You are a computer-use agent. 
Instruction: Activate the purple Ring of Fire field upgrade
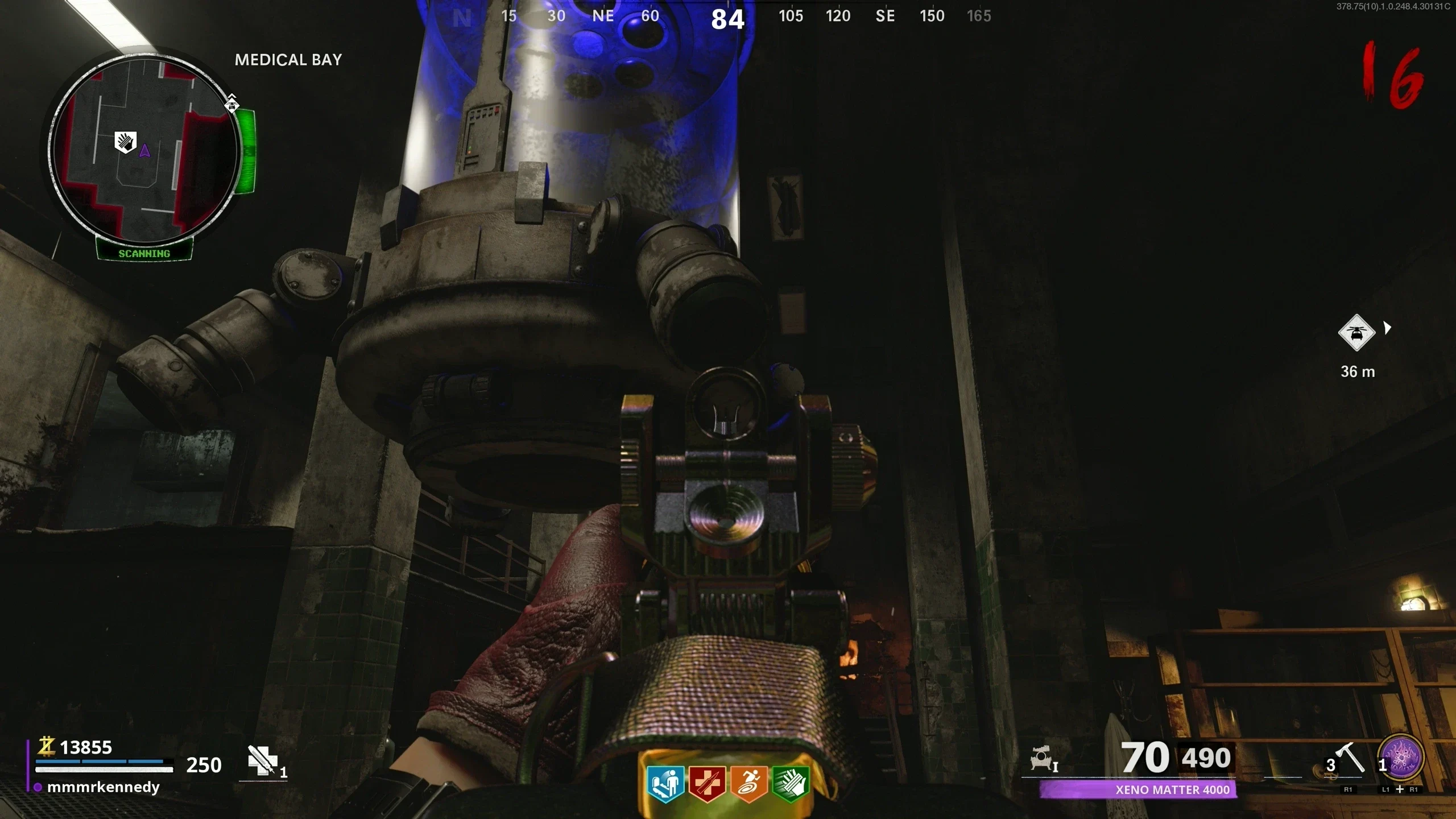point(1403,758)
